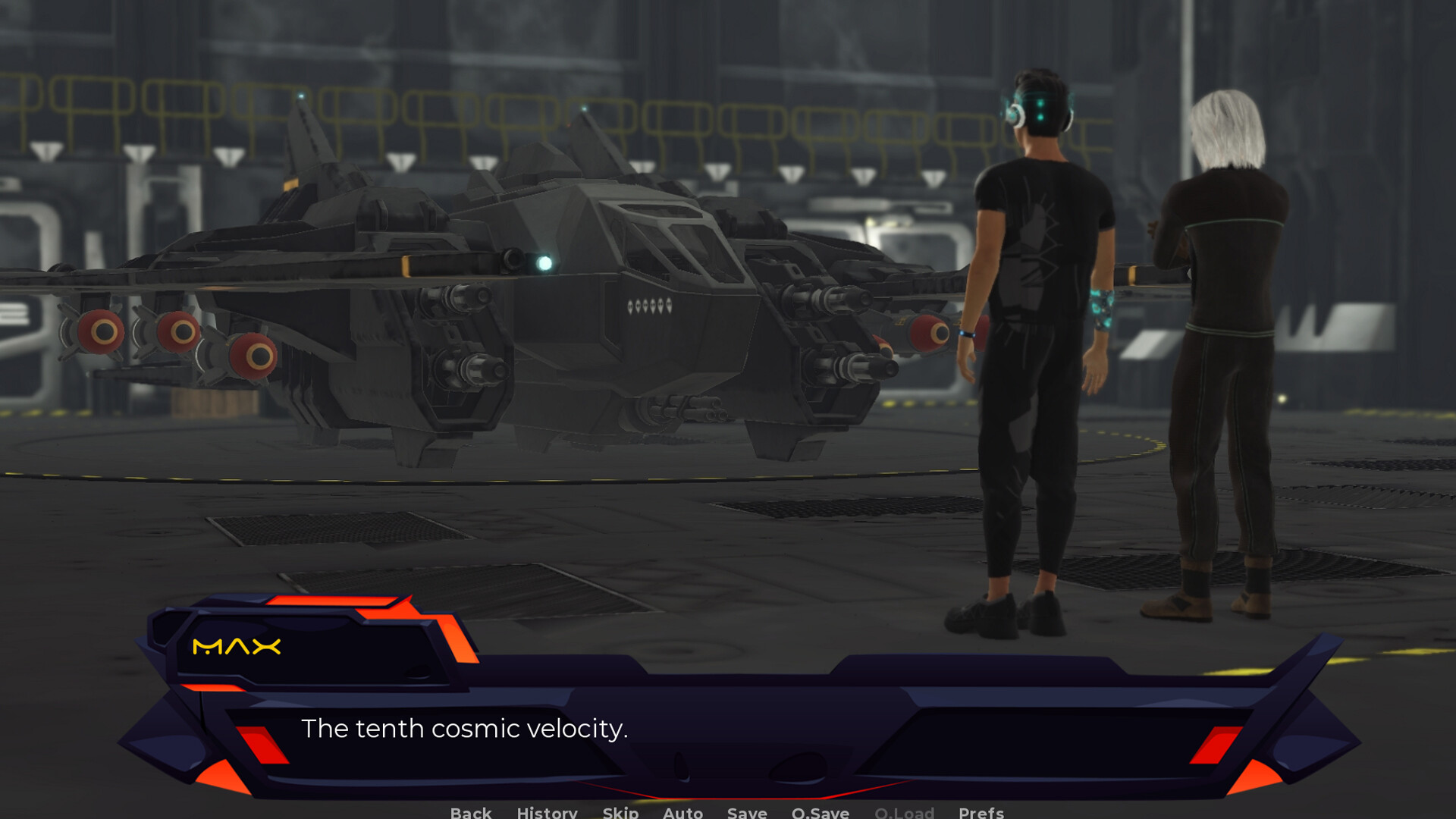1456x819 pixels.
Task: Select the hovering gunship in the hangar
Action: [531, 303]
